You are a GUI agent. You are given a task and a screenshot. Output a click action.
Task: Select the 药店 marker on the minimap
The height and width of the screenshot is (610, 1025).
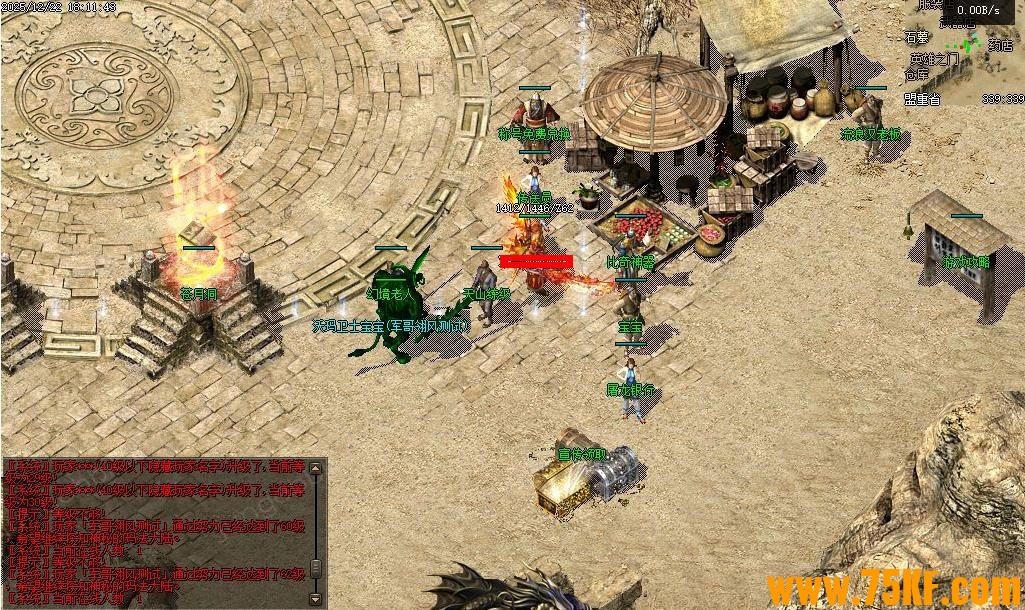click(x=1000, y=45)
